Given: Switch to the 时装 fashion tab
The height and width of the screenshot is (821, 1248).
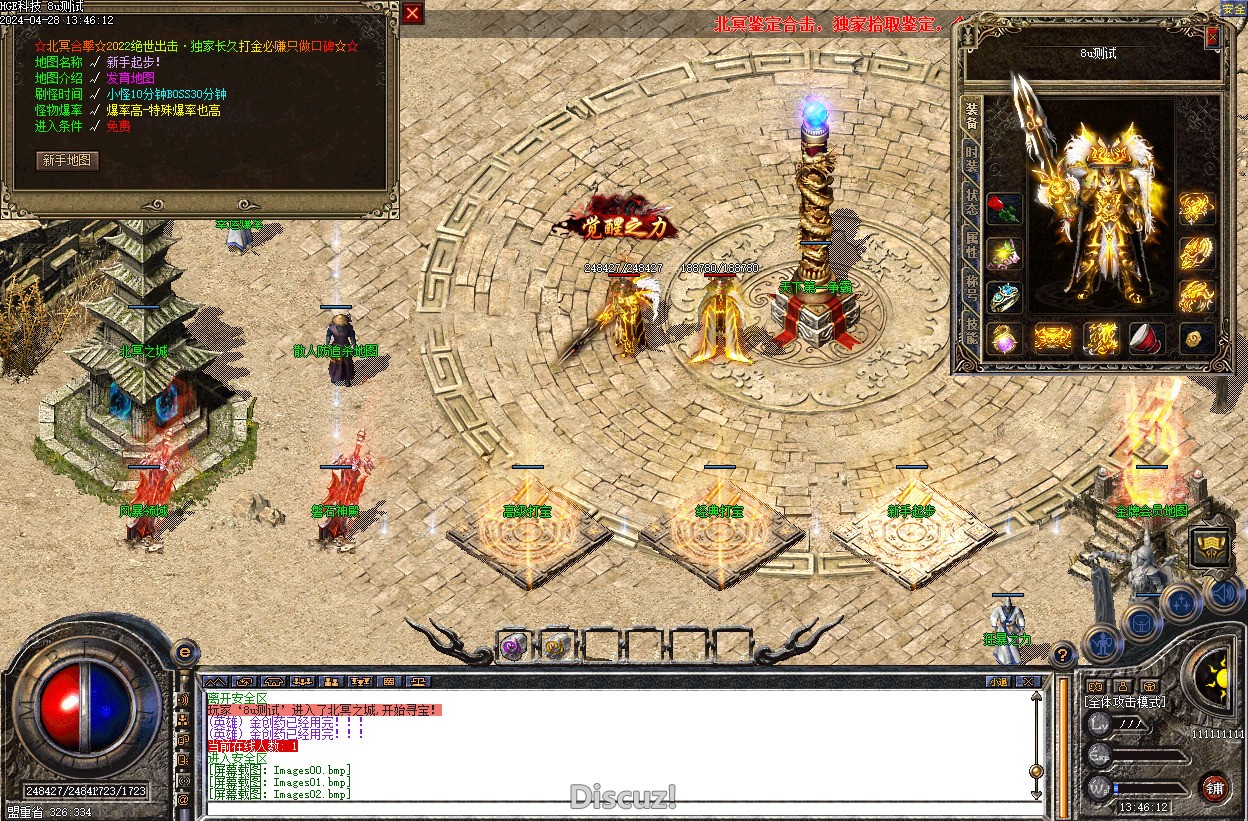Looking at the screenshot, I should [971, 159].
